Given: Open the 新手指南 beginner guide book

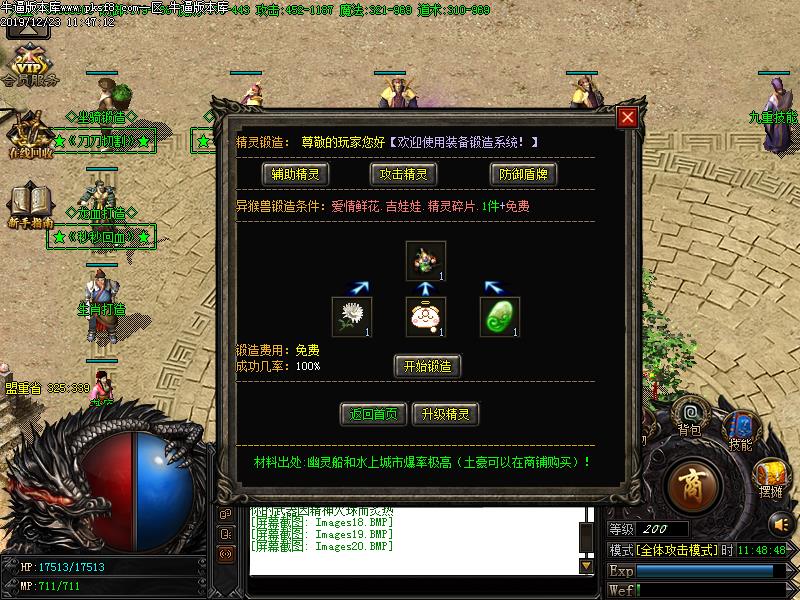Looking at the screenshot, I should (30, 205).
